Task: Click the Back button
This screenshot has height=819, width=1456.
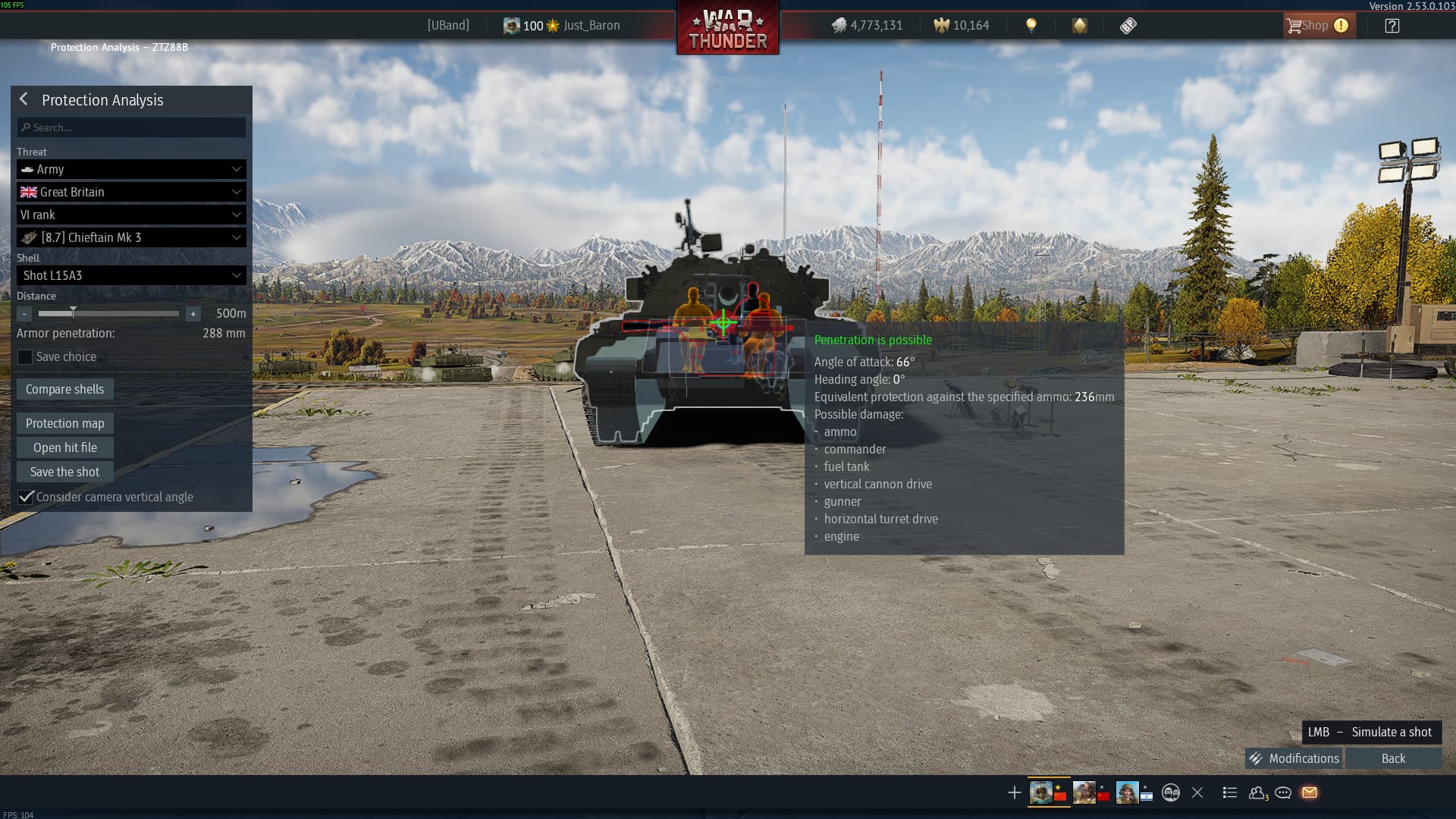Action: [1393, 758]
